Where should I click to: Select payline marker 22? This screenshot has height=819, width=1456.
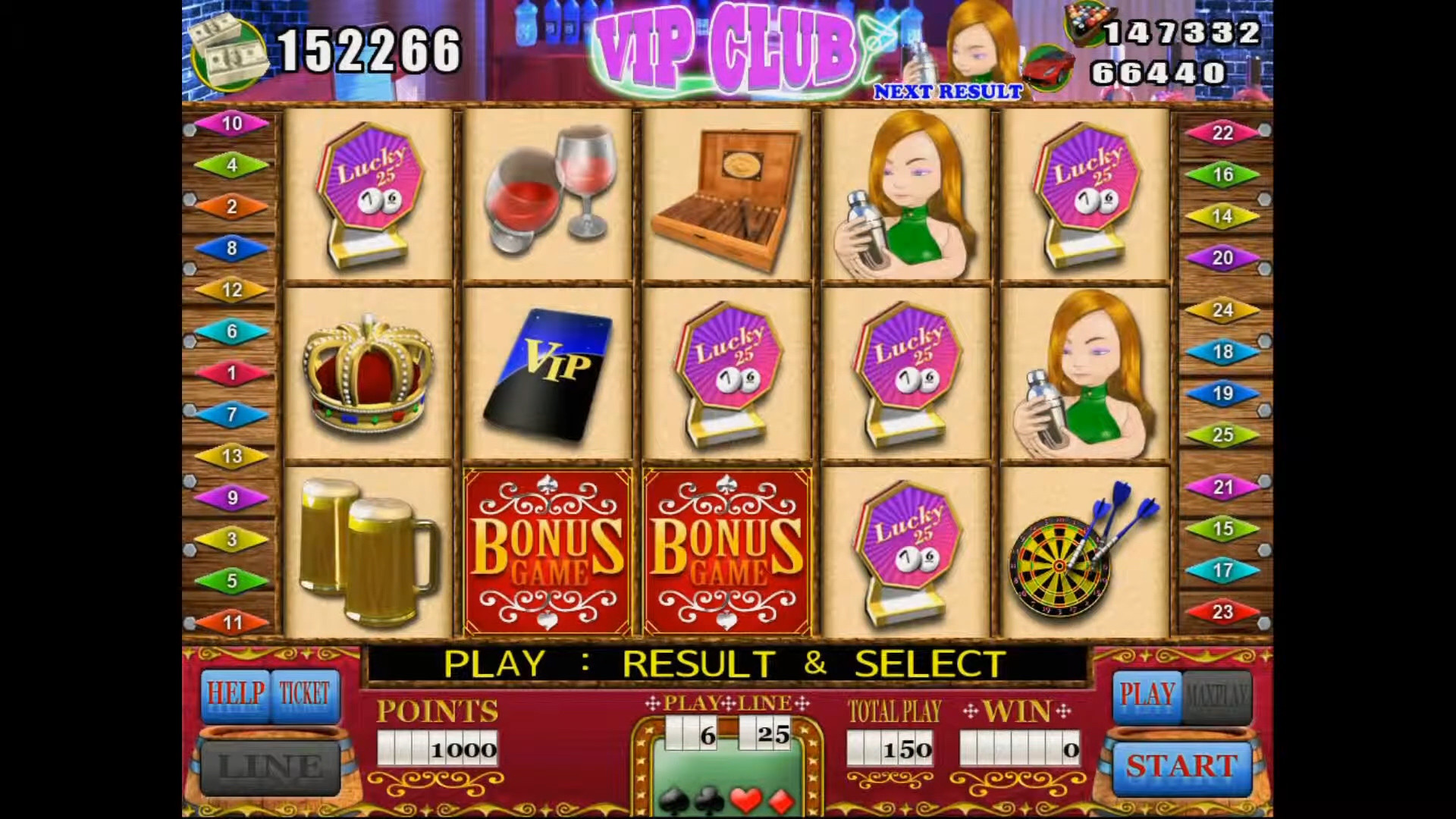[1222, 133]
